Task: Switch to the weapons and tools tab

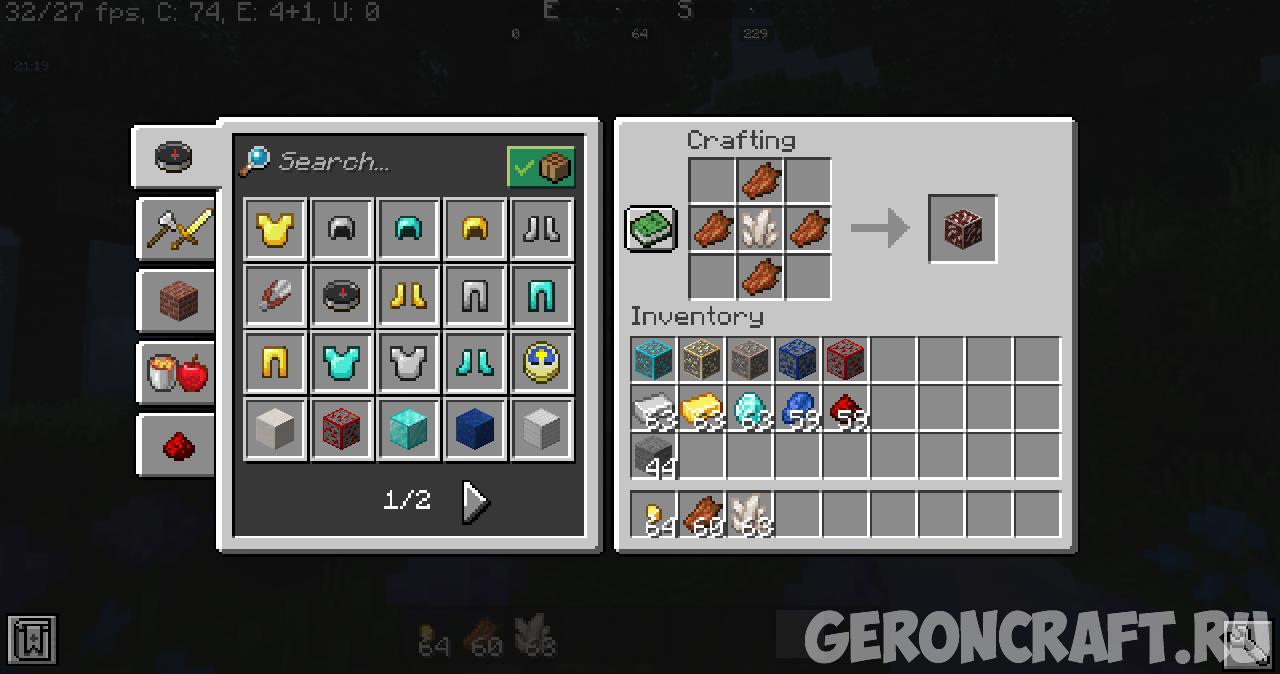Action: pyautogui.click(x=178, y=229)
